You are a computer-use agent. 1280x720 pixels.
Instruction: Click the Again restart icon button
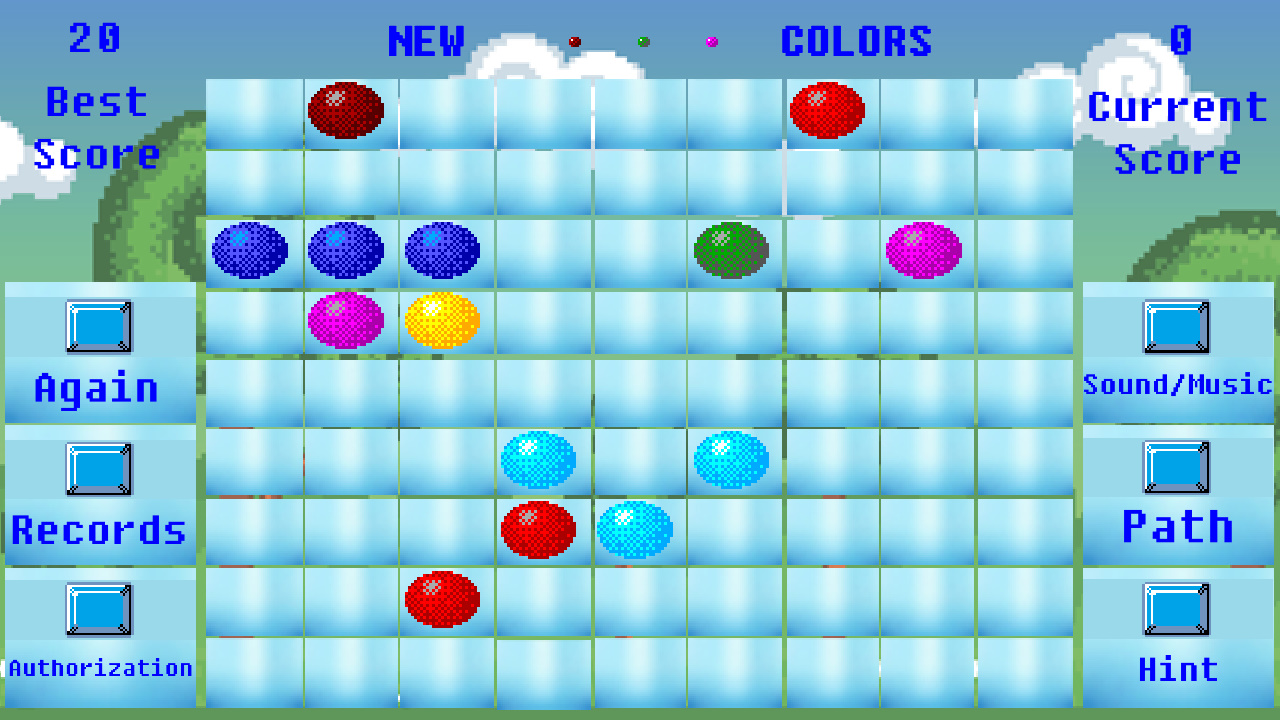[x=99, y=325]
